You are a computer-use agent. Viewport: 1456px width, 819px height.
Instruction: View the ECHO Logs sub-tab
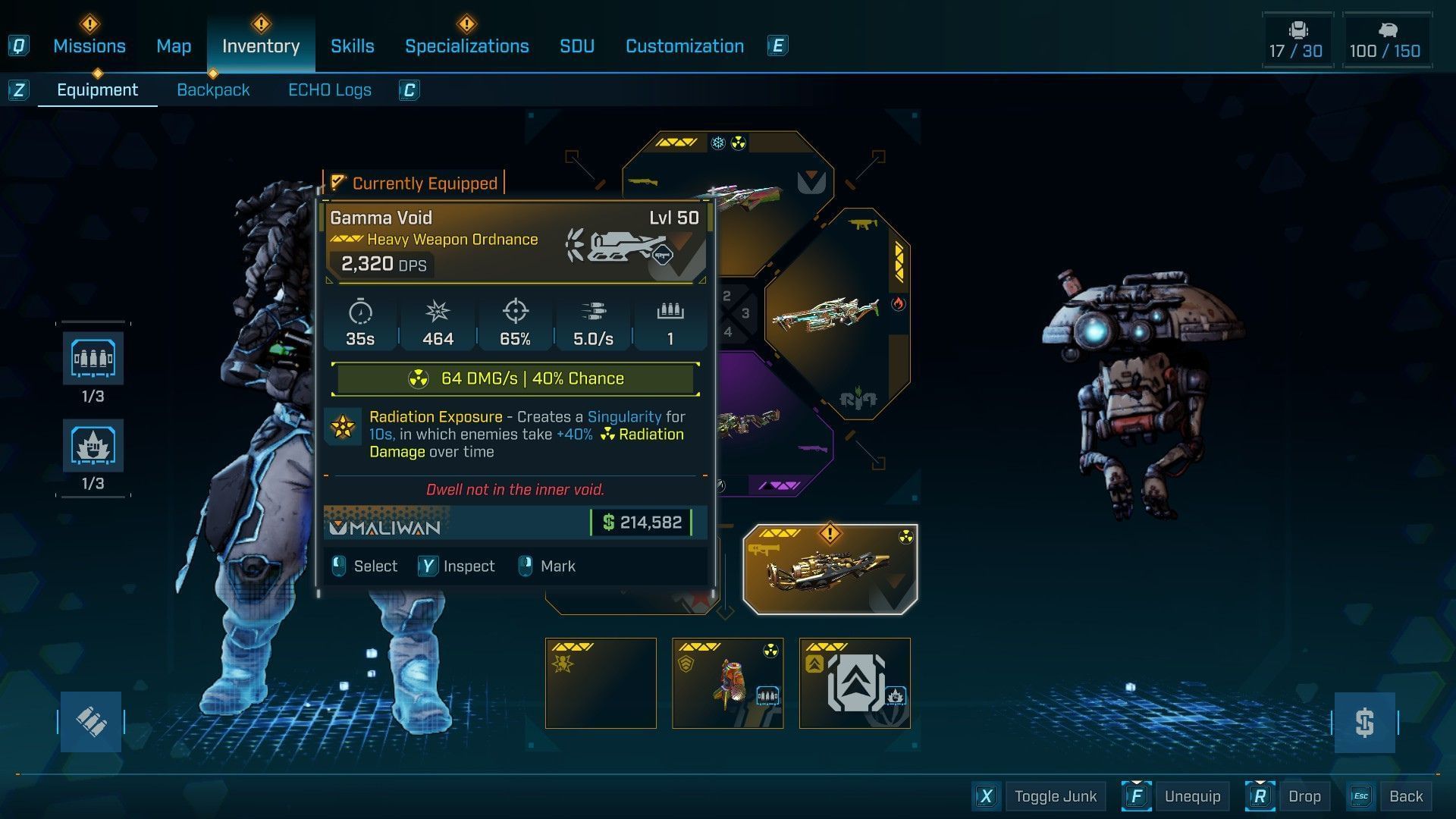tap(329, 90)
